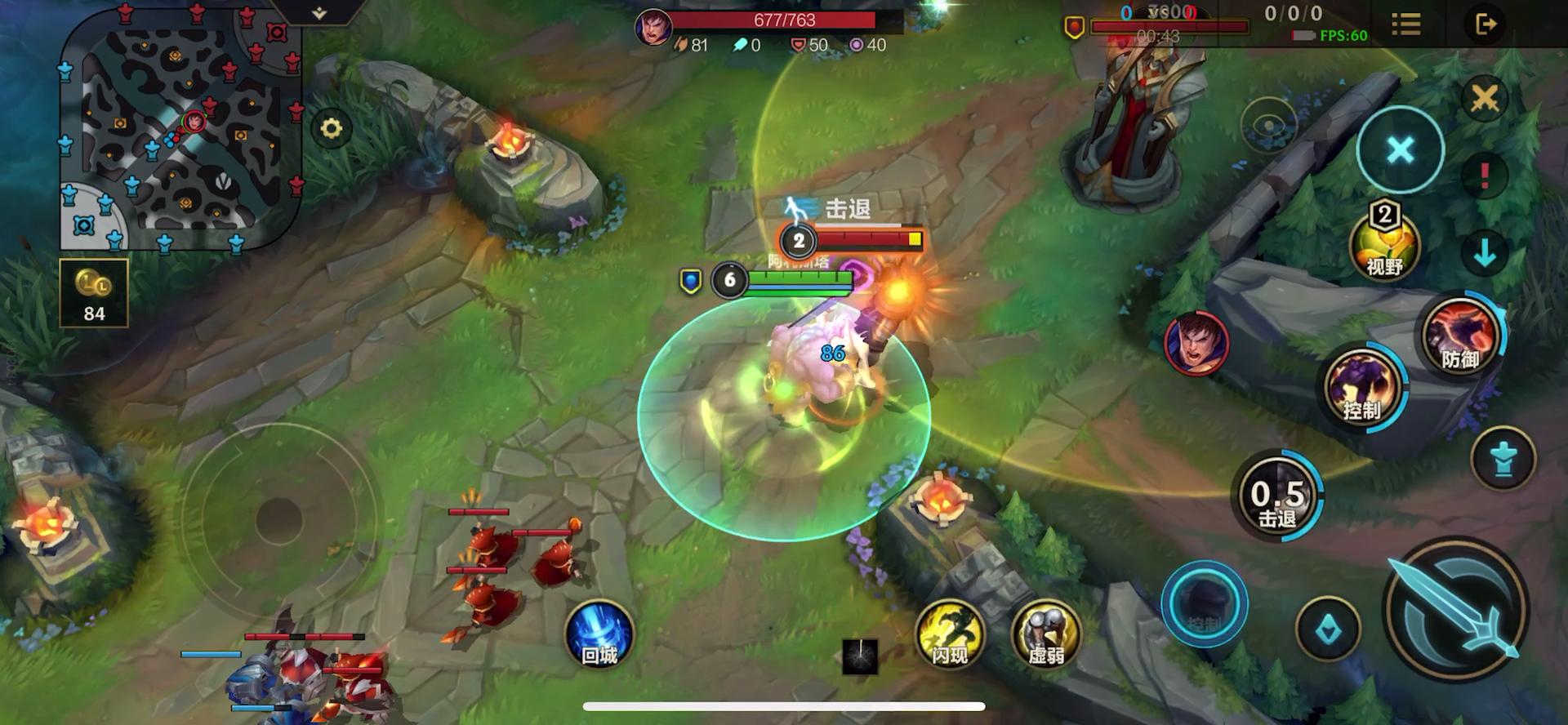Open the scoreboard list icon
The image size is (1568, 725).
tap(1405, 24)
